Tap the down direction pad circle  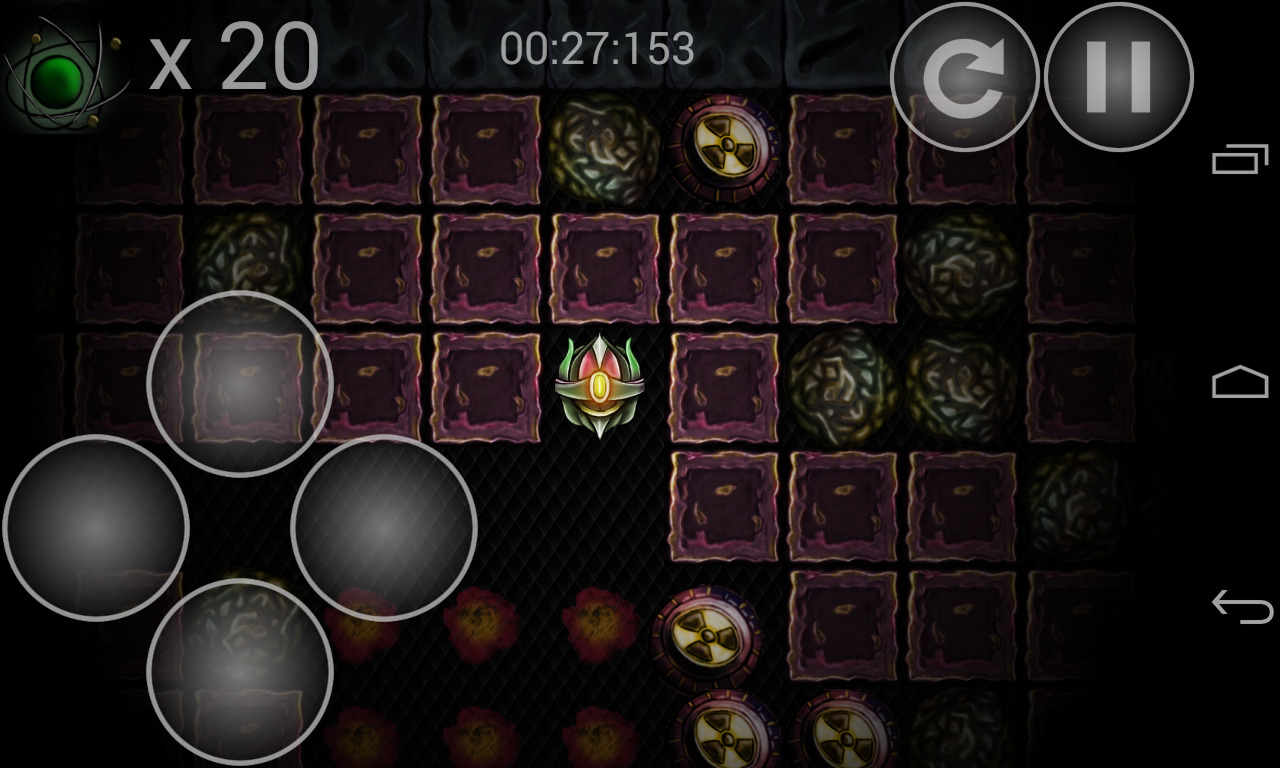click(x=240, y=672)
